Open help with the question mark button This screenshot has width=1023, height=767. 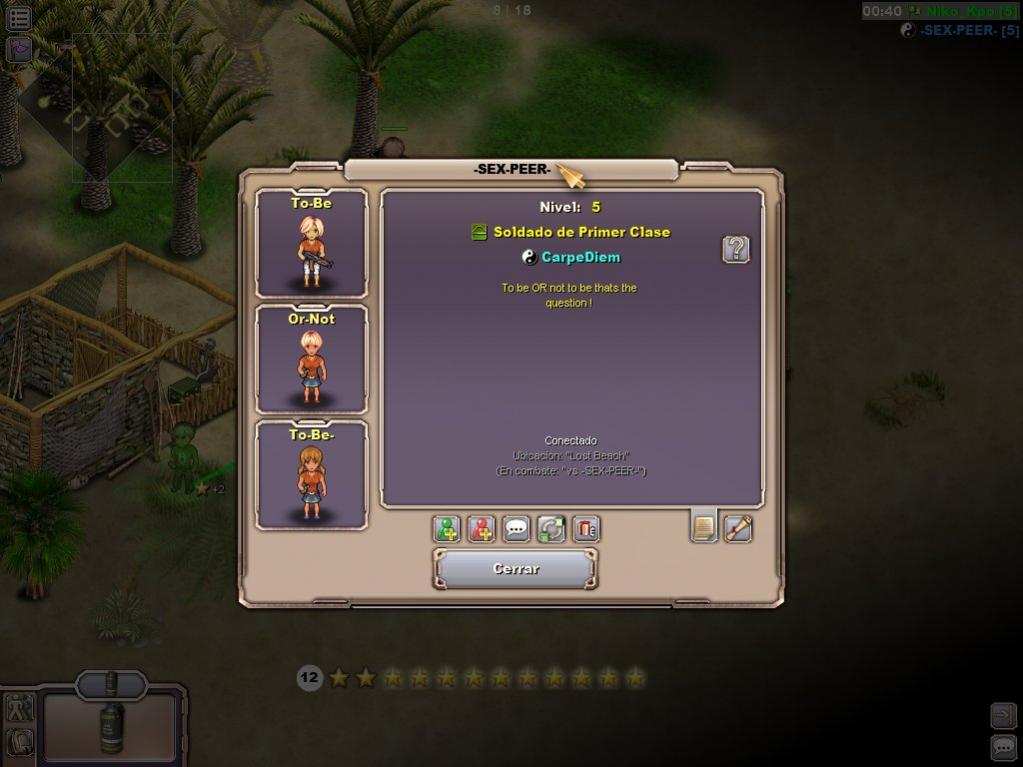pyautogui.click(x=736, y=249)
